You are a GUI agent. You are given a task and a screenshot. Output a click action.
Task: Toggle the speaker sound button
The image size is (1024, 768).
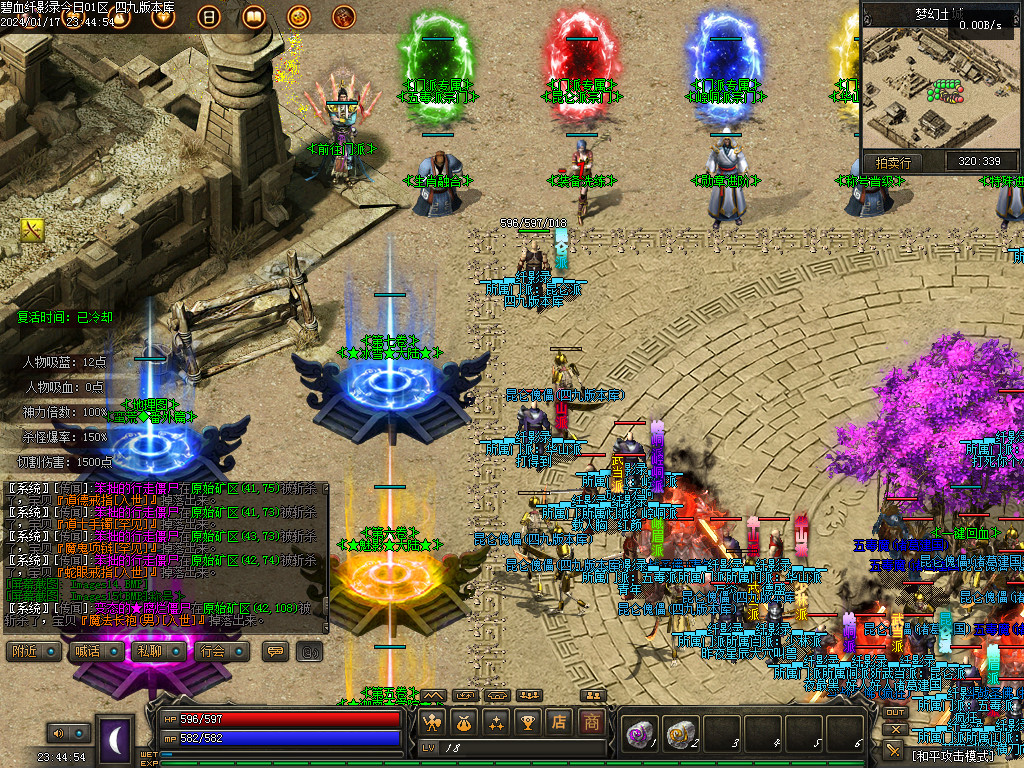(58, 733)
